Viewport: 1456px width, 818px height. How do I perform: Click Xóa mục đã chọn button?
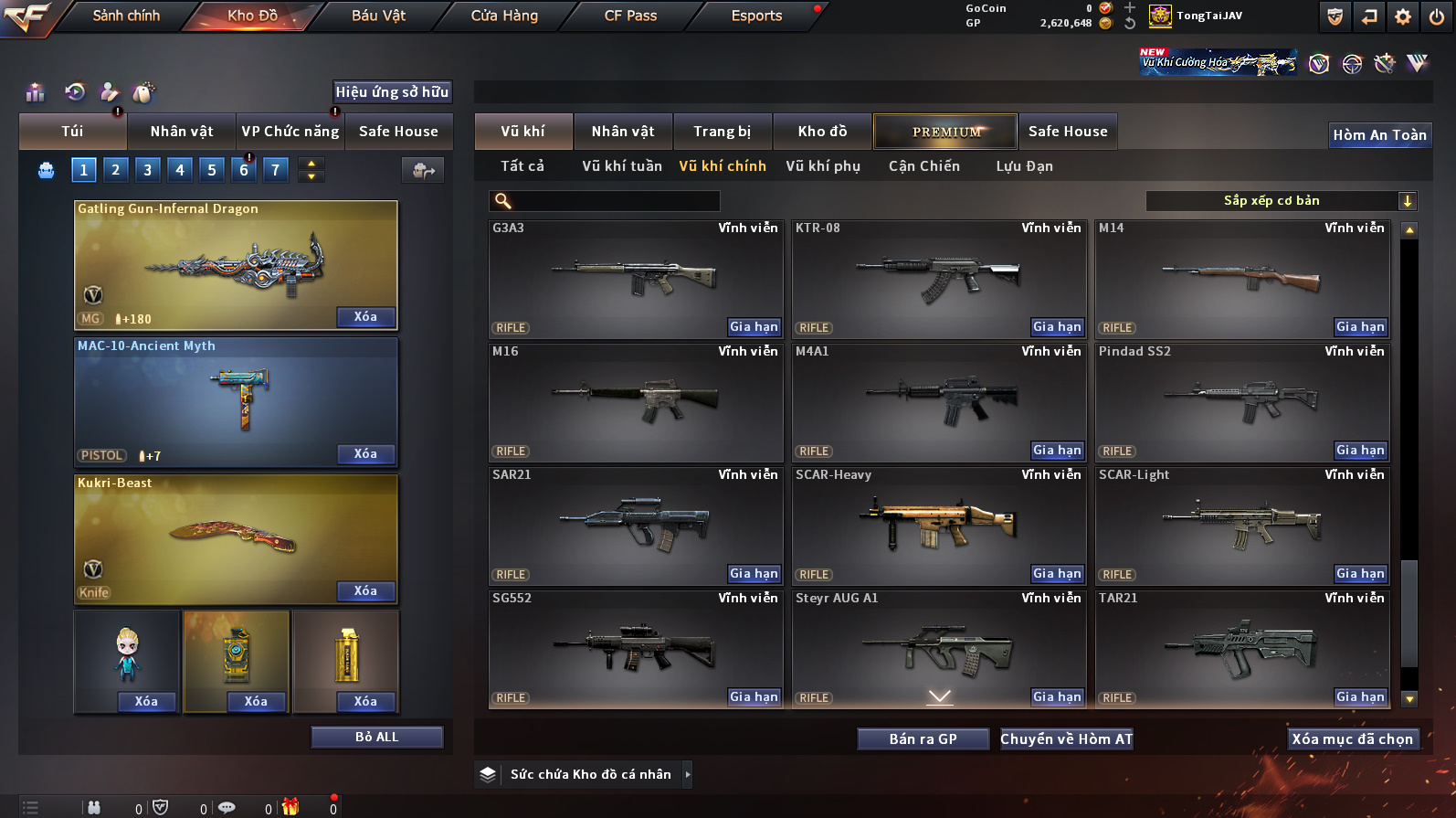(1352, 739)
